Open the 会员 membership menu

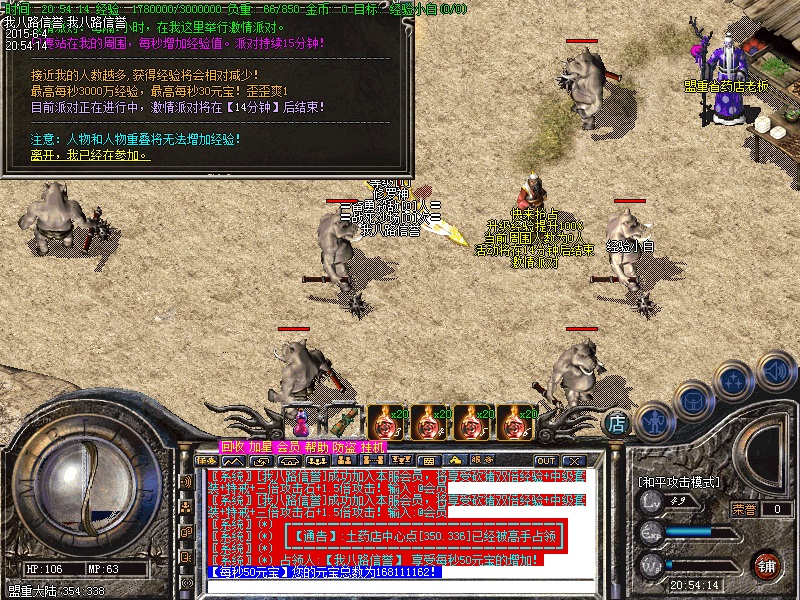[x=289, y=446]
